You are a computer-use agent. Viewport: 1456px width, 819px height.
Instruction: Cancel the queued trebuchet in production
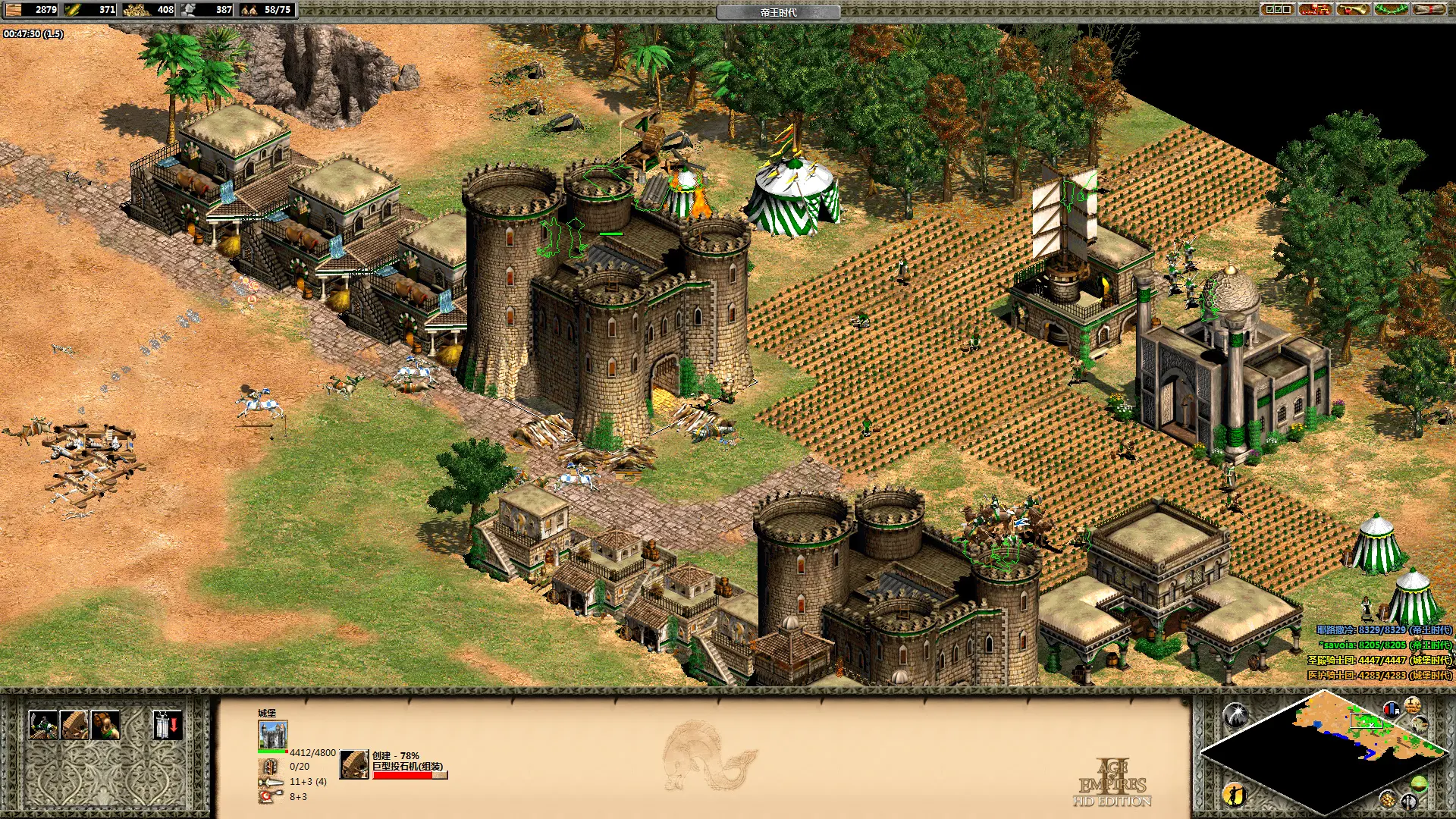[353, 764]
